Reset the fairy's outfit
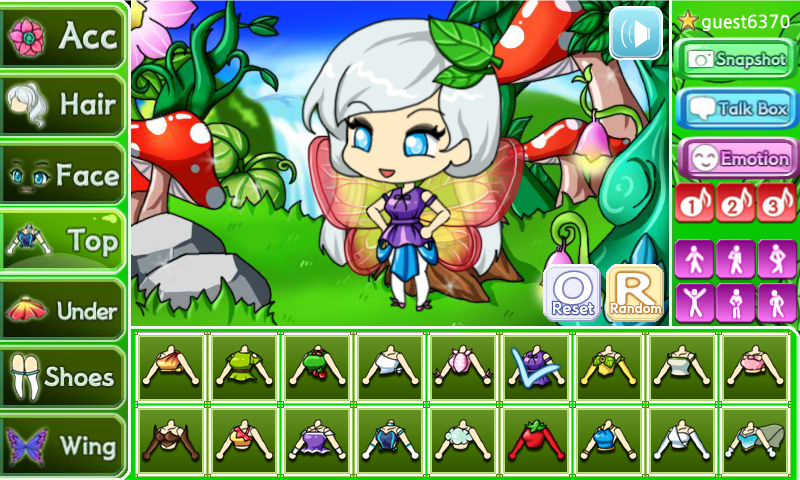The height and width of the screenshot is (480, 800). (572, 293)
